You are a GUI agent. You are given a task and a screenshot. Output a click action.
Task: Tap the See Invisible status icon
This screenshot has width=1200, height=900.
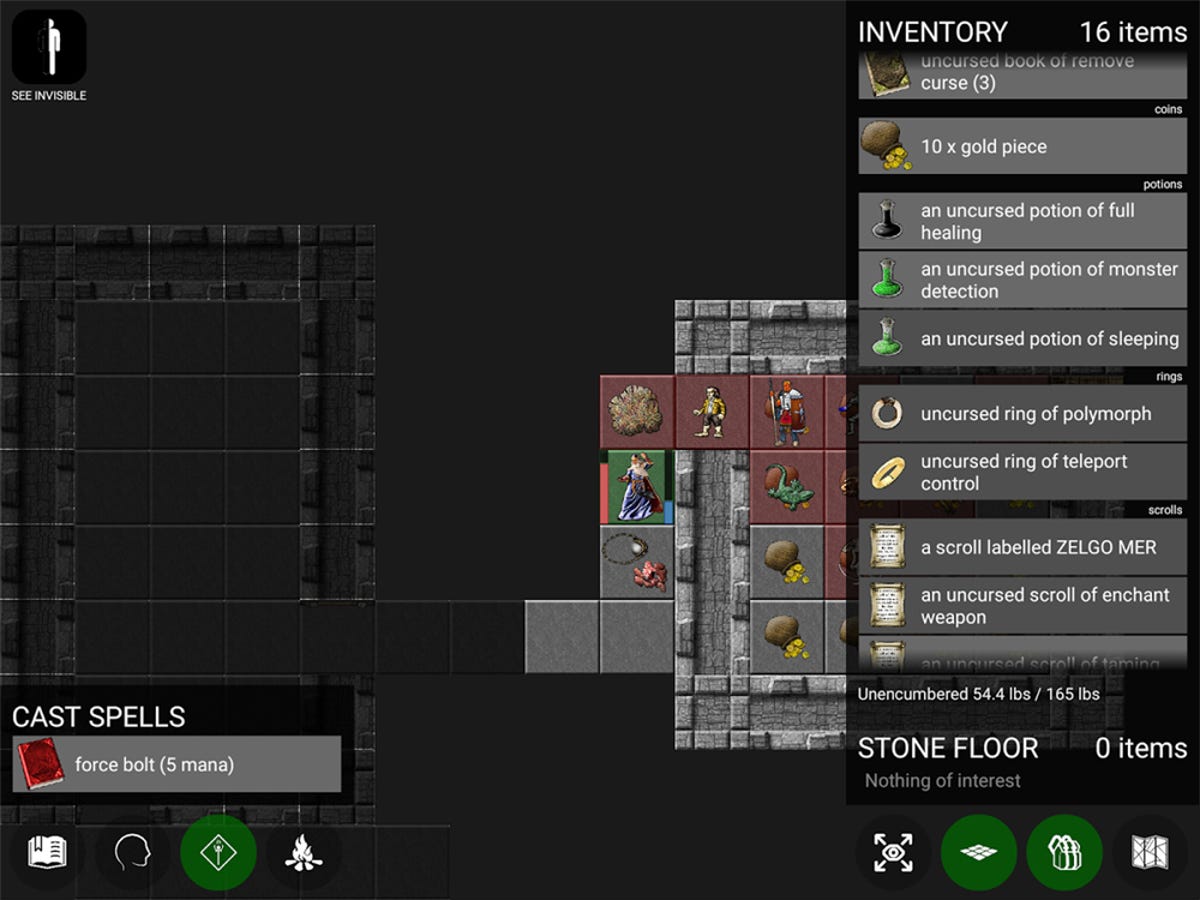coord(48,48)
